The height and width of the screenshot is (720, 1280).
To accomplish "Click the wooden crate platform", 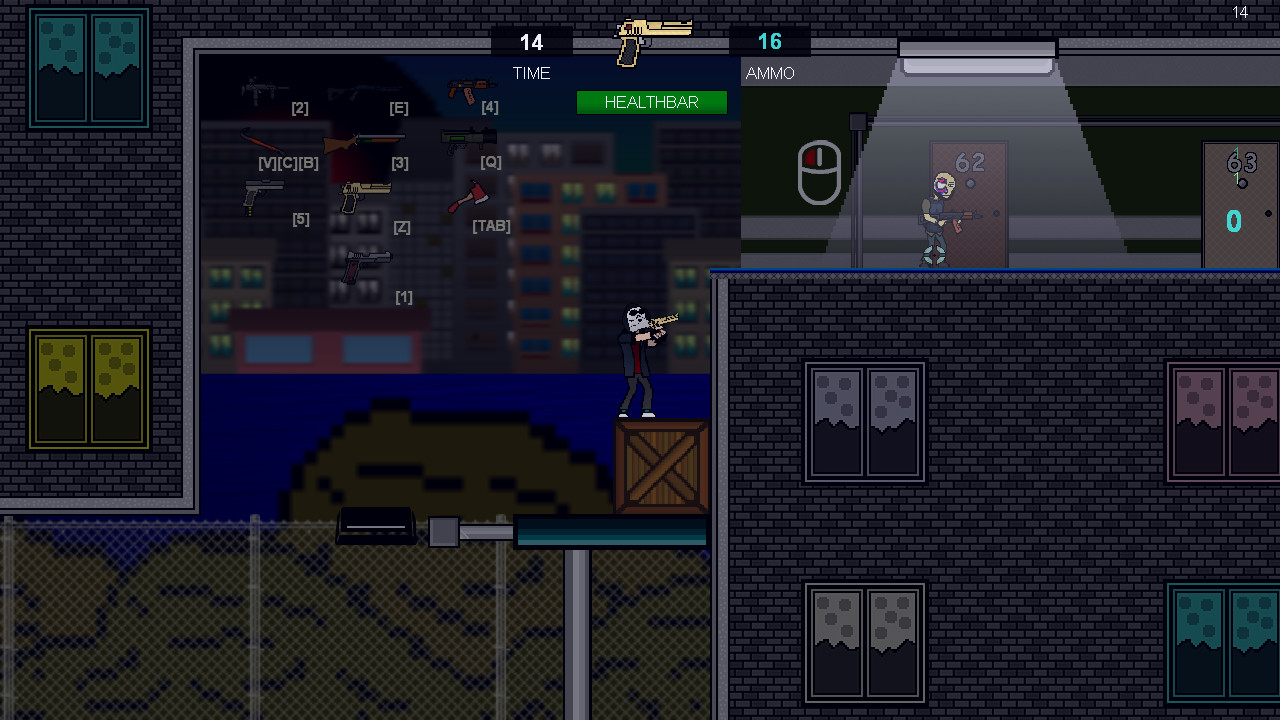I will (x=660, y=465).
